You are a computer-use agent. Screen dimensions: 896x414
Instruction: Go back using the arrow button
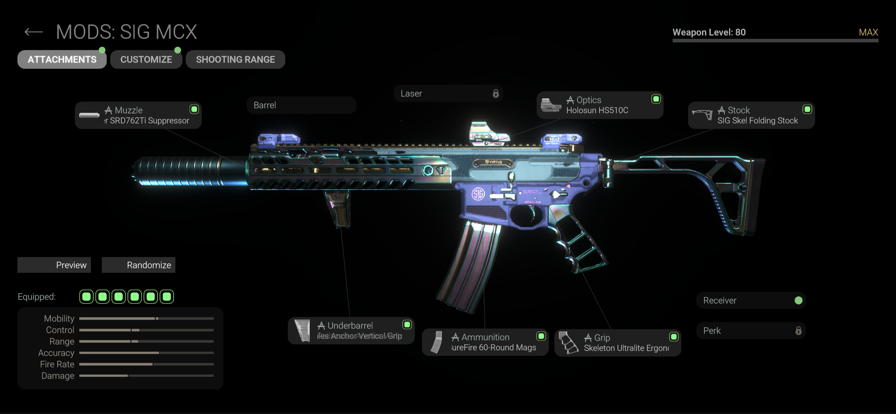coord(33,32)
